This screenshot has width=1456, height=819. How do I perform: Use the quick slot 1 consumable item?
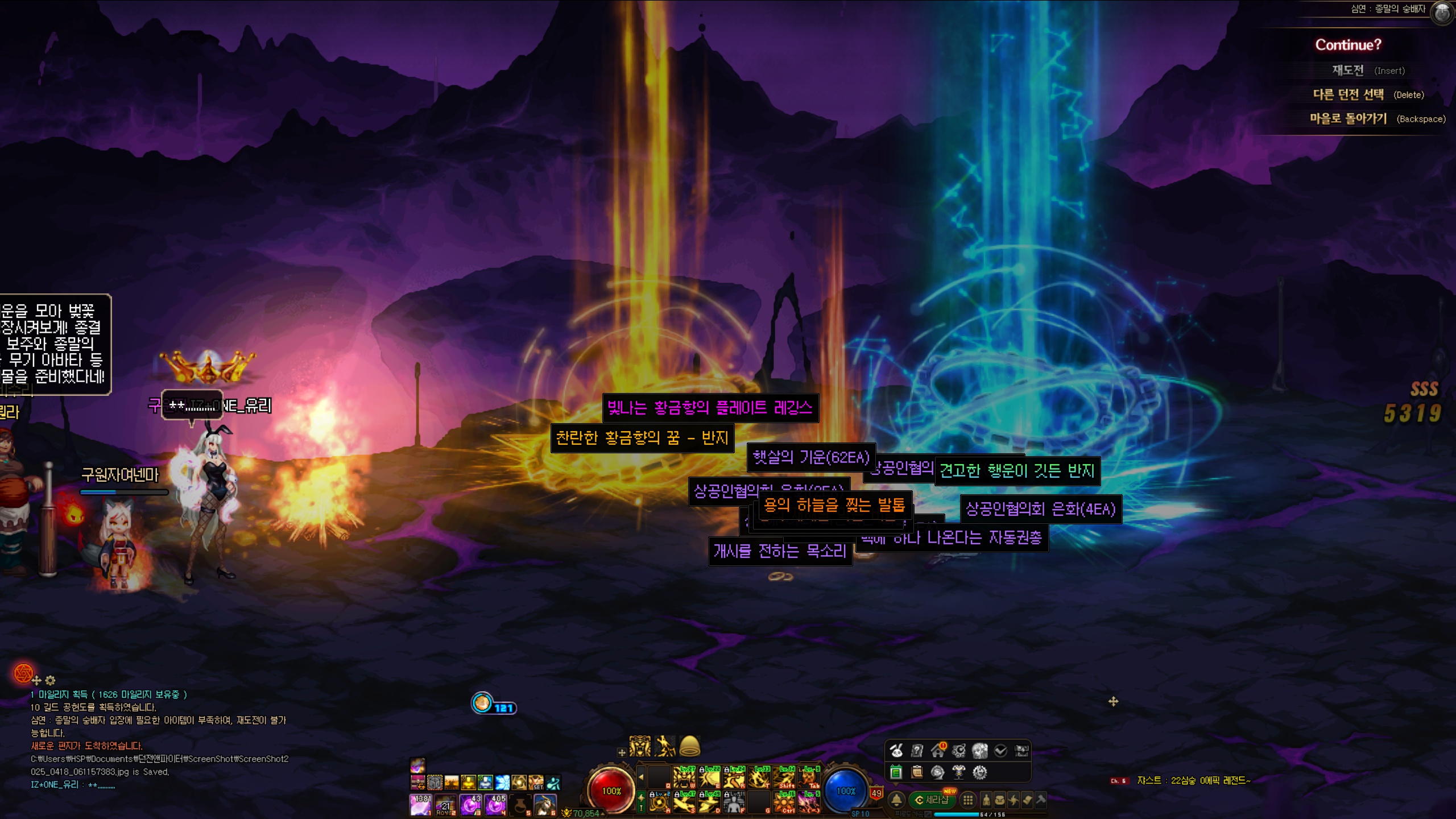(421, 804)
